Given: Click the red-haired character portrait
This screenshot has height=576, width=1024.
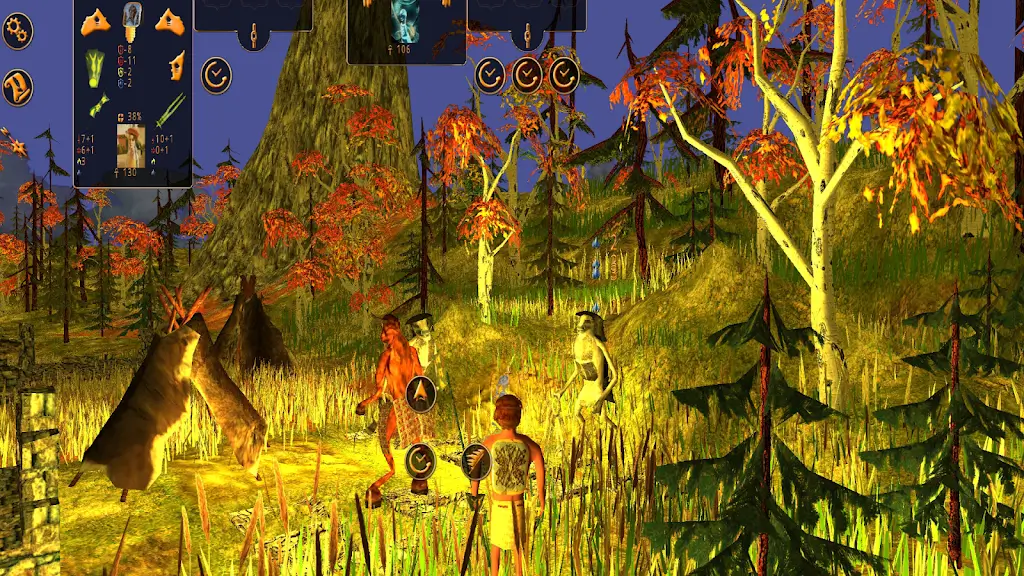Looking at the screenshot, I should point(131,145).
